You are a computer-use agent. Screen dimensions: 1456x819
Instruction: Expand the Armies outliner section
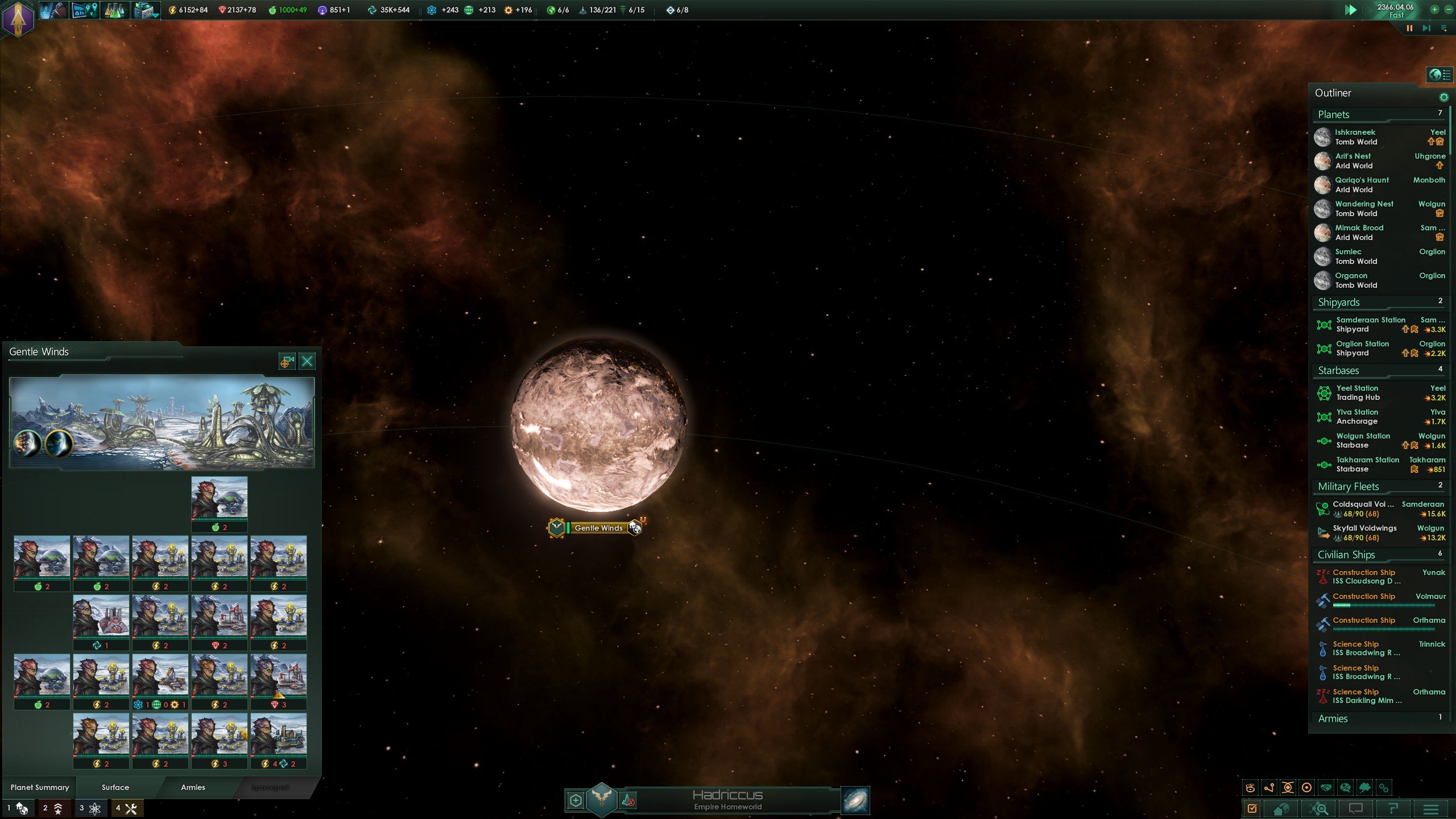pyautogui.click(x=1333, y=718)
